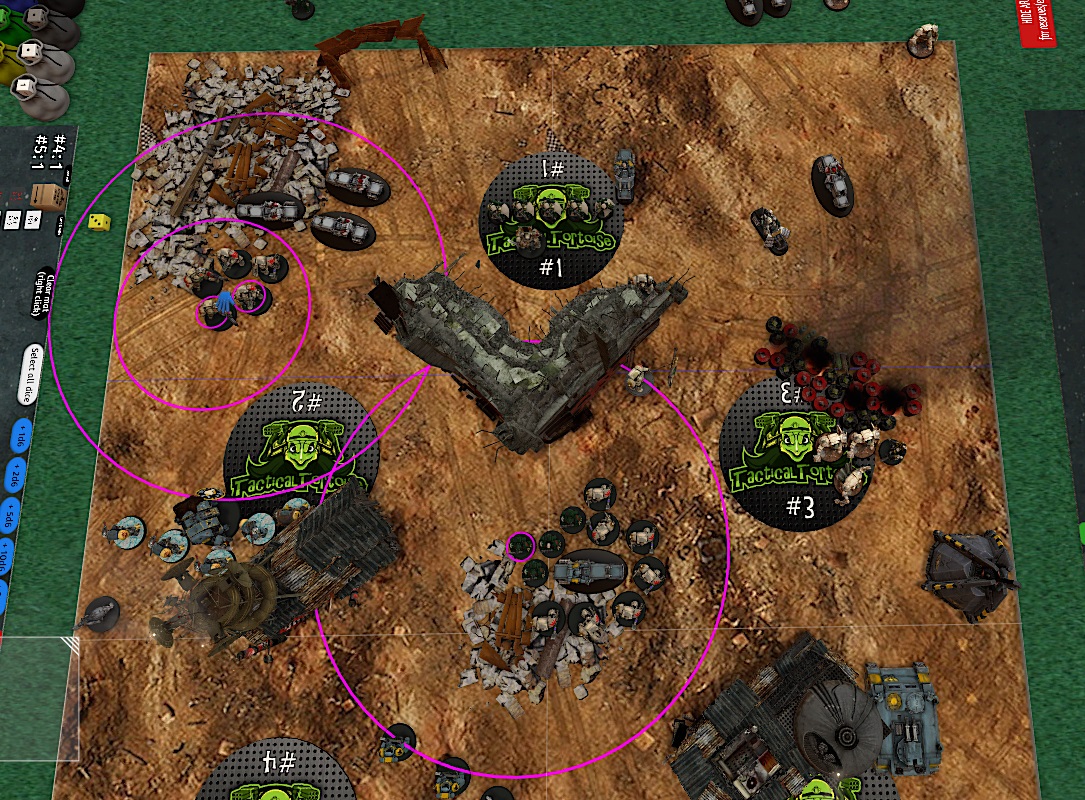The height and width of the screenshot is (800, 1085).
Task: Add one d6 with +1d6
Action: (x=20, y=437)
